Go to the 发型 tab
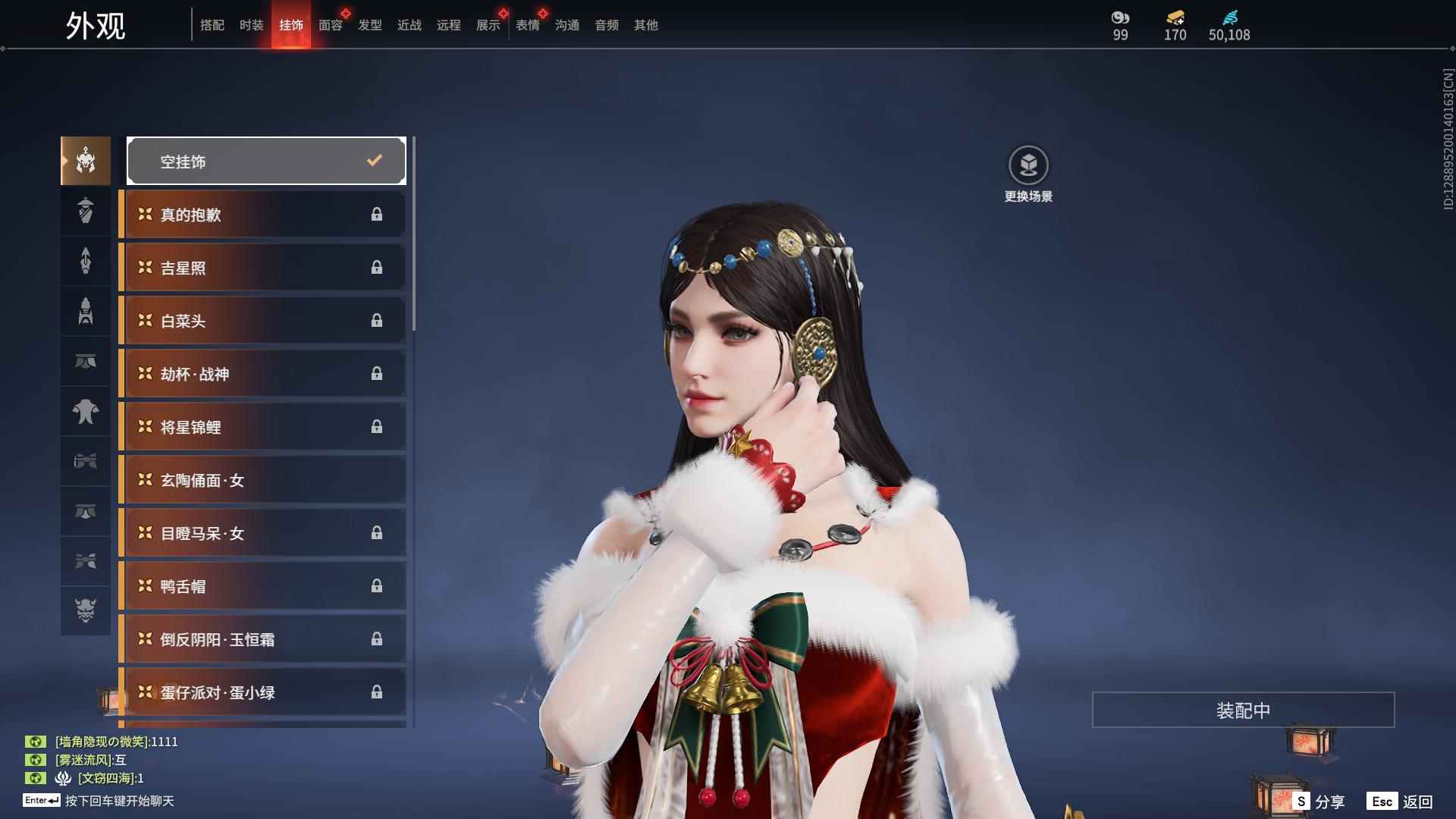1456x819 pixels. (x=370, y=25)
